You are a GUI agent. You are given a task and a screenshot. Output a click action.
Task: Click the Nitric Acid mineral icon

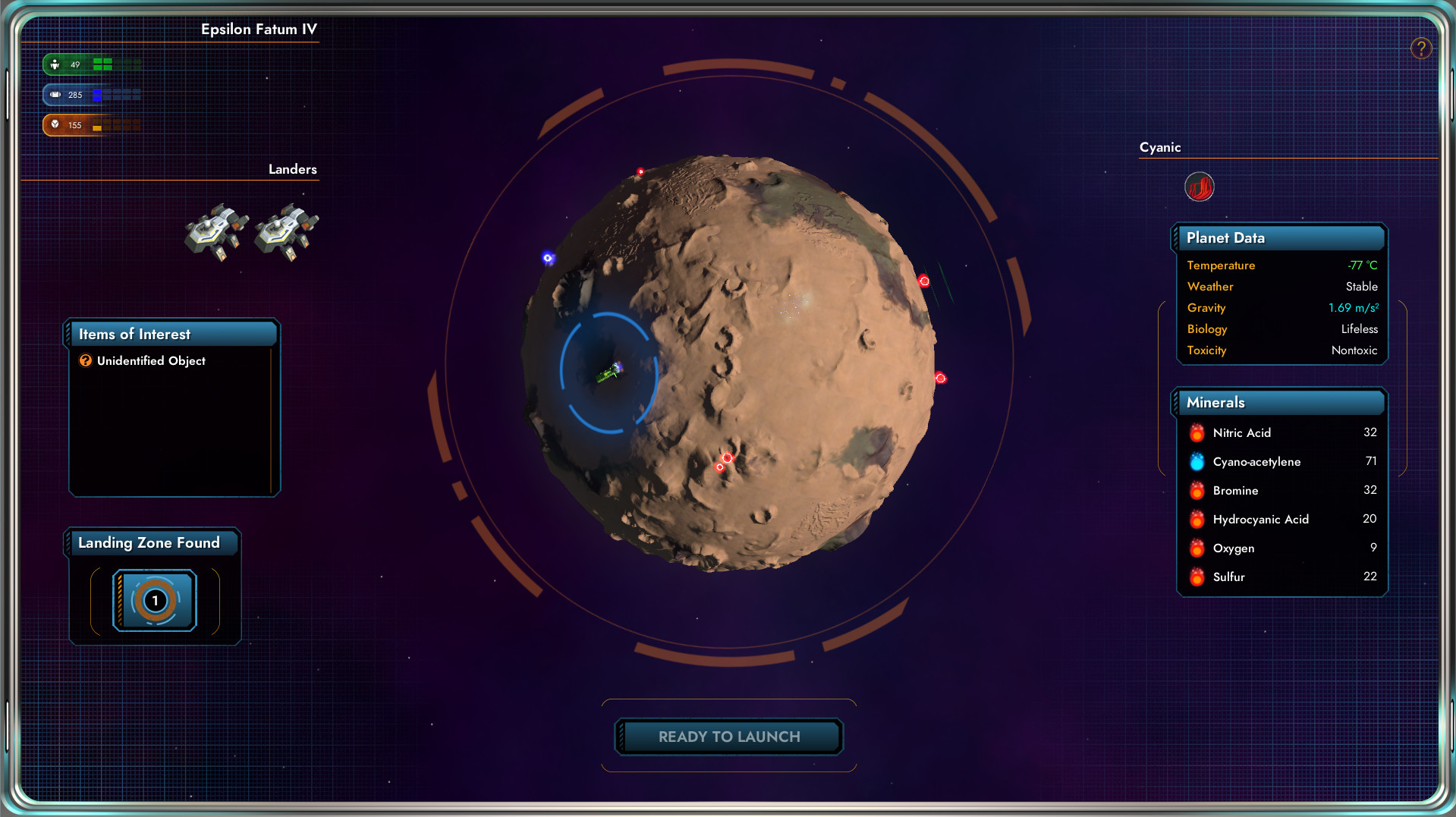(1197, 432)
